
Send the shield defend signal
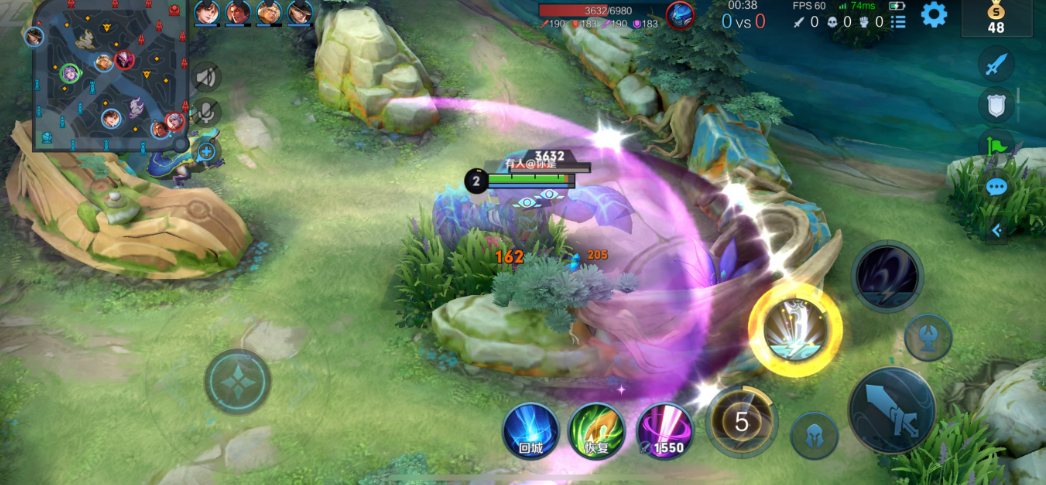pyautogui.click(x=996, y=105)
